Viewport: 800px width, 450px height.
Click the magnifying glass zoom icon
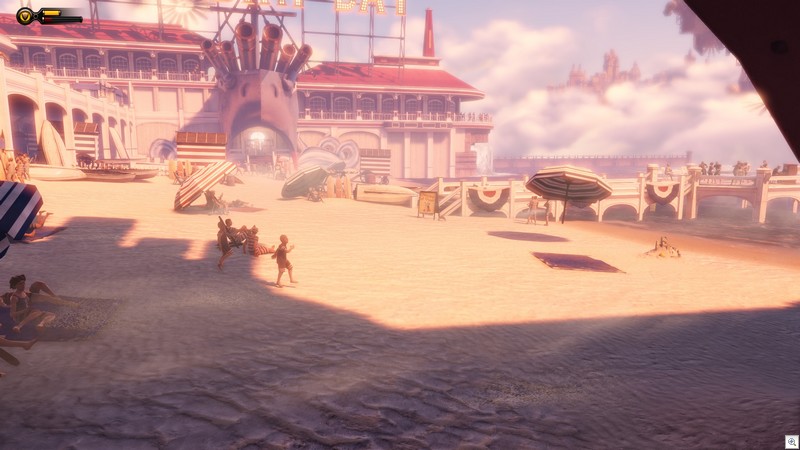(791, 441)
